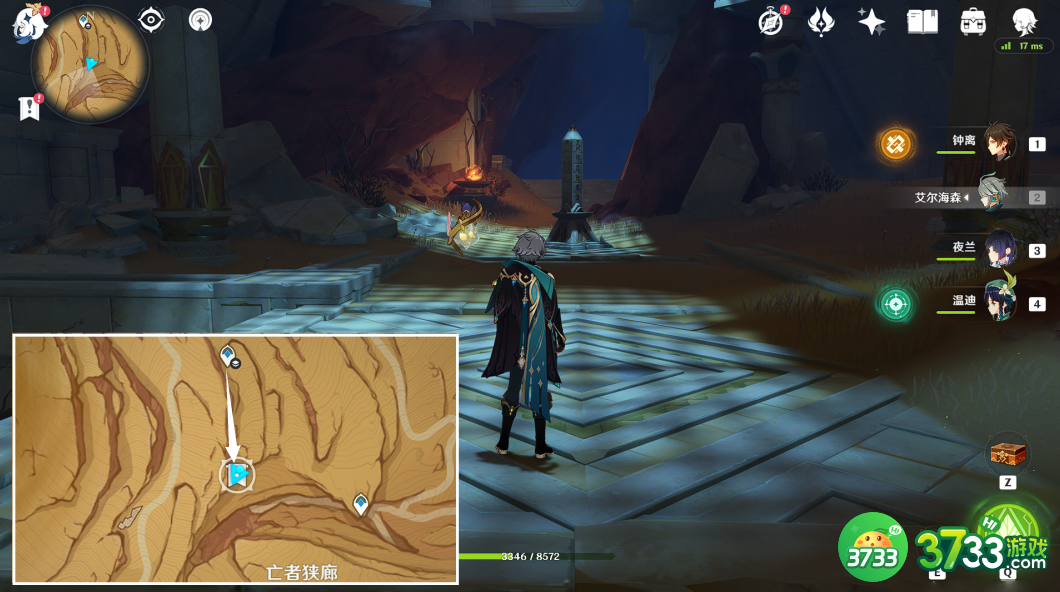Open the events compass icon
Screen dimensions: 1060x592
click(771, 22)
